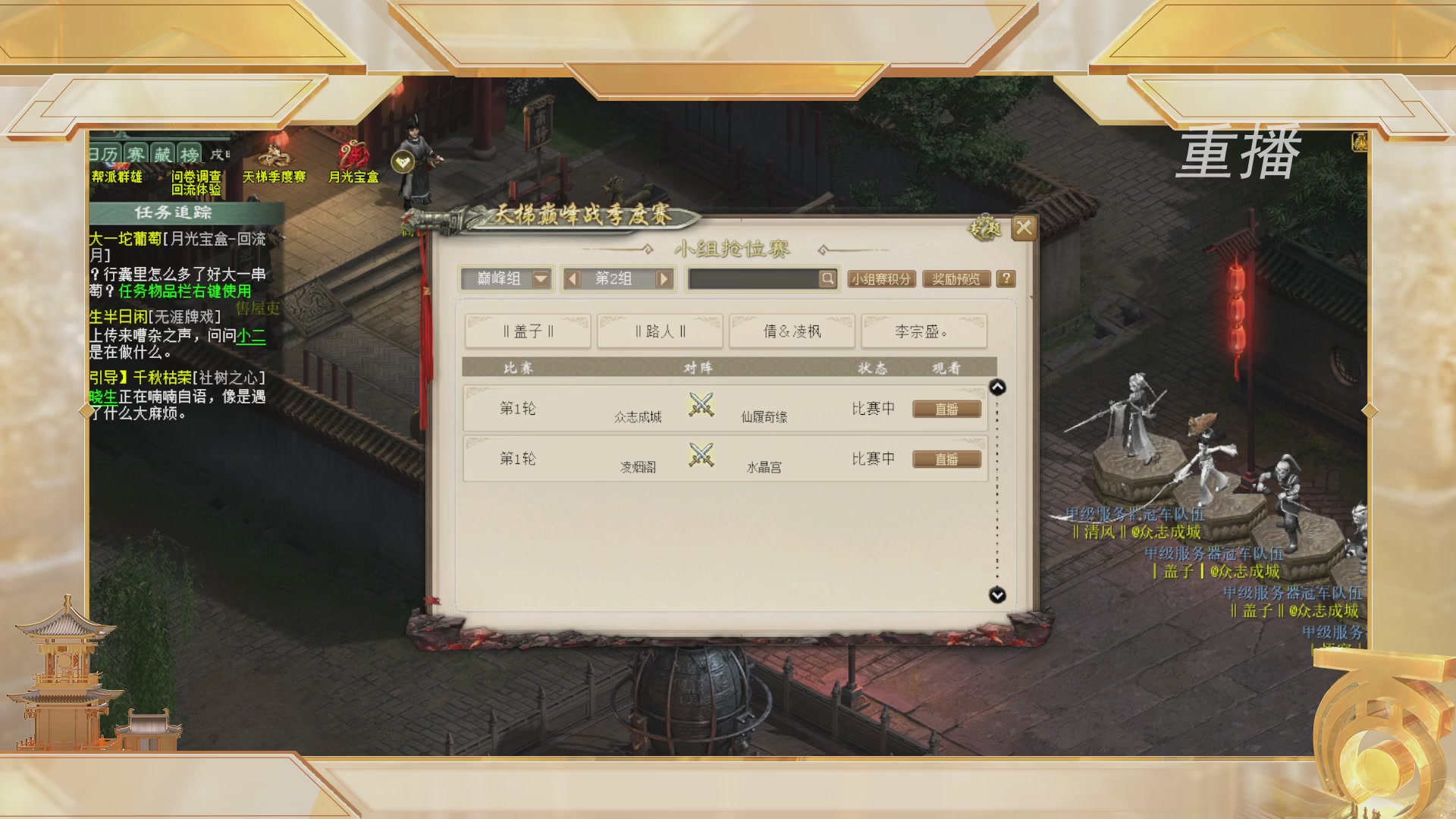This screenshot has width=1456, height=819.
Task: Click 直播 for the 众志成城 match
Action: coord(946,409)
